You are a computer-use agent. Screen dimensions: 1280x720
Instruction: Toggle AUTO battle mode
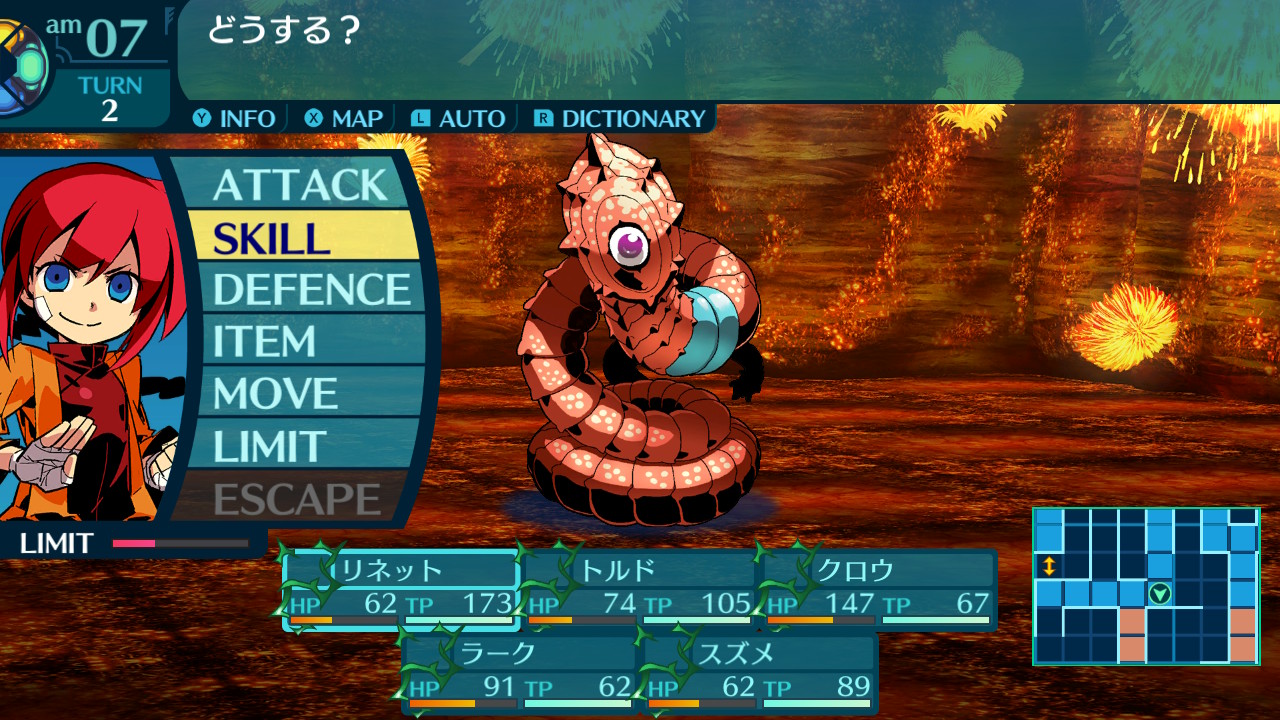click(459, 118)
